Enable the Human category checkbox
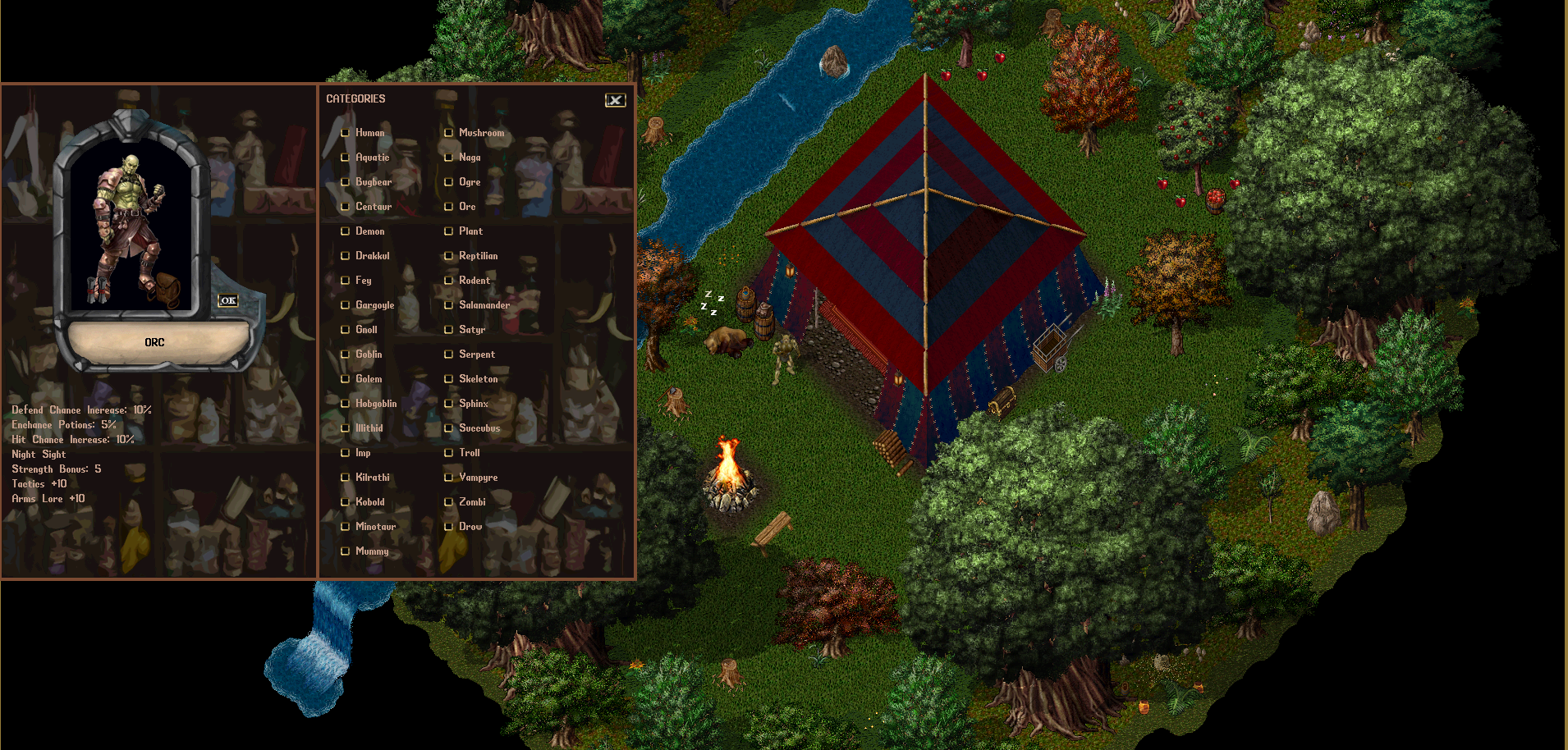The height and width of the screenshot is (750, 1568). click(x=345, y=132)
